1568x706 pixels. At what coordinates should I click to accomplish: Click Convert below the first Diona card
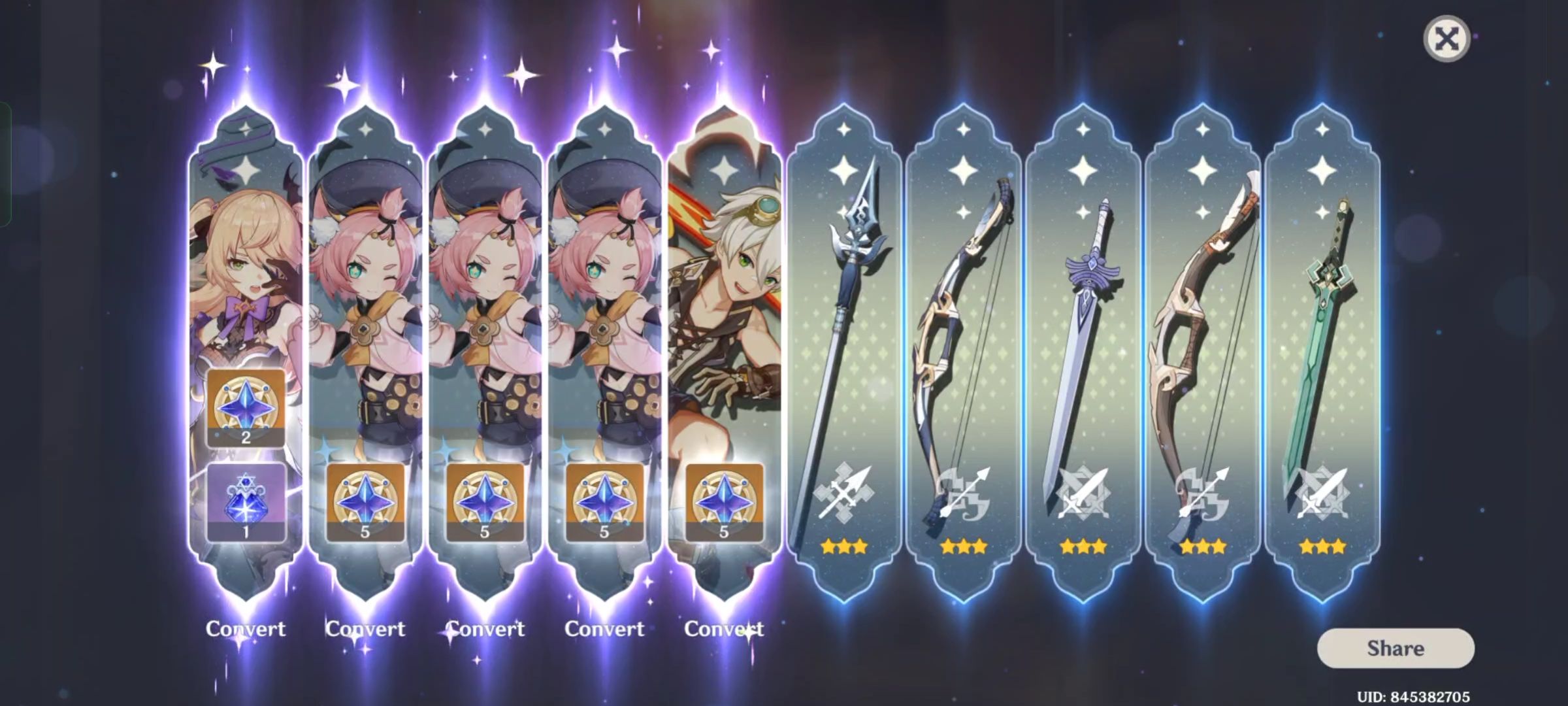[x=365, y=628]
